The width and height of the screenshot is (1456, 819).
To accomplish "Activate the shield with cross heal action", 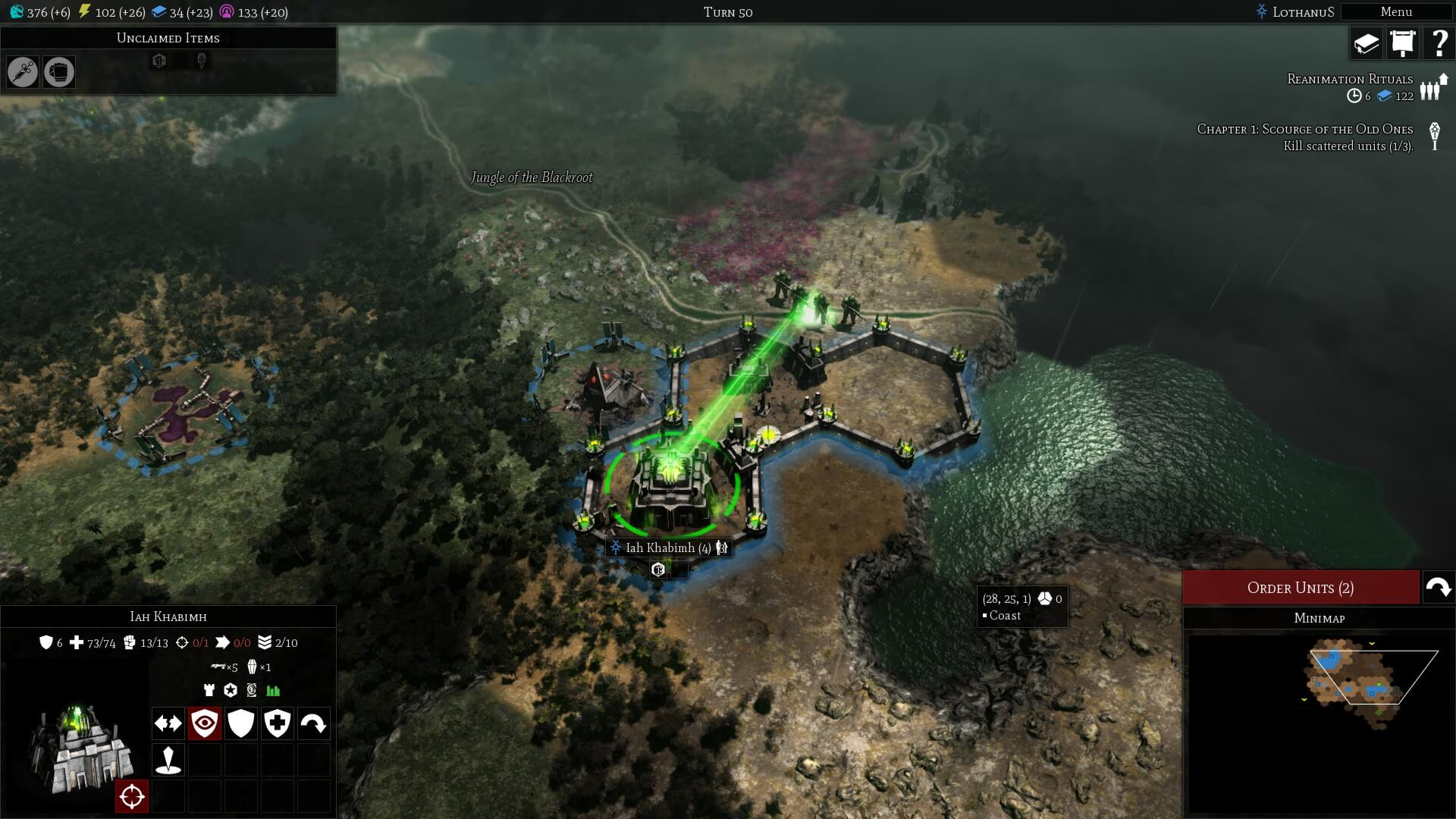I will [x=278, y=723].
